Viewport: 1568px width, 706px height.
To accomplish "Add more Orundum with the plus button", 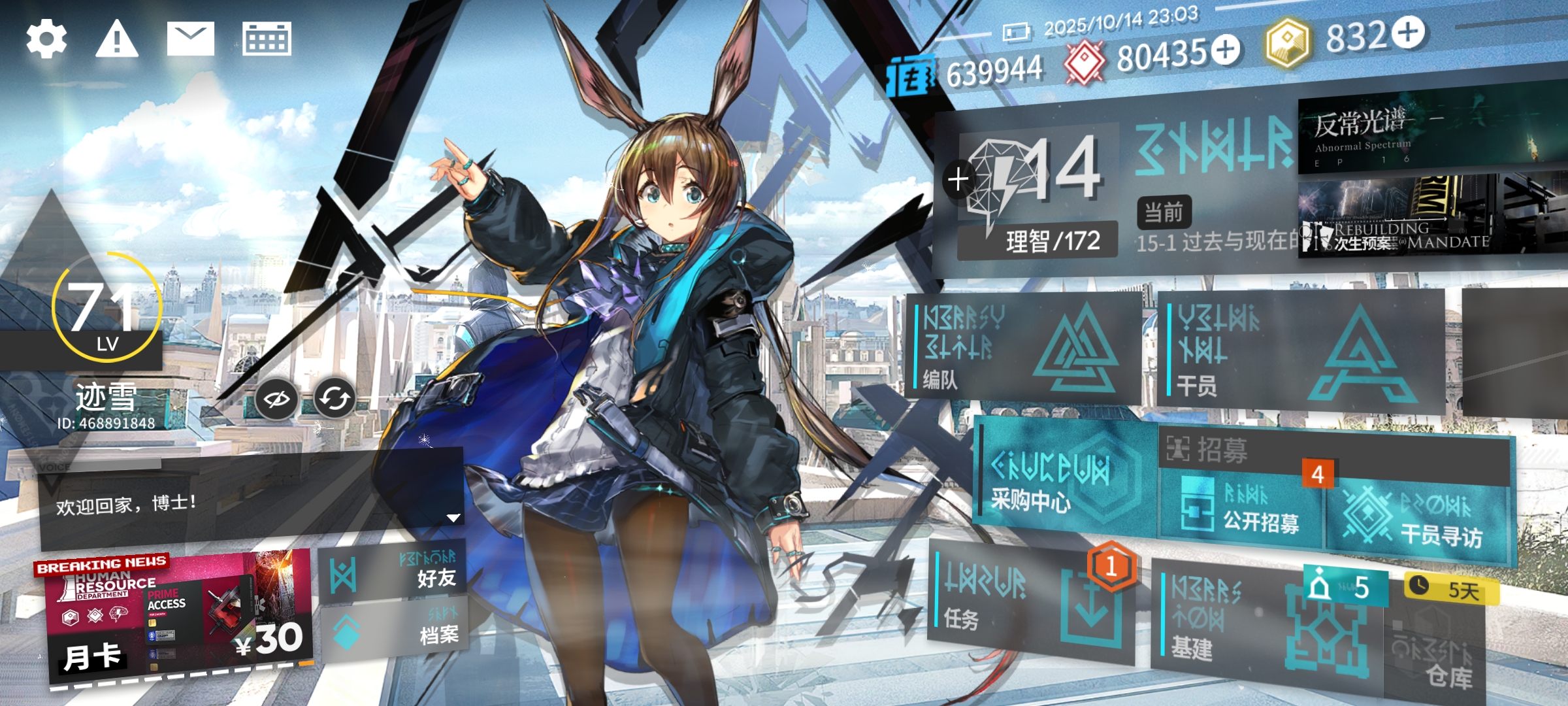I will pyautogui.click(x=1225, y=50).
